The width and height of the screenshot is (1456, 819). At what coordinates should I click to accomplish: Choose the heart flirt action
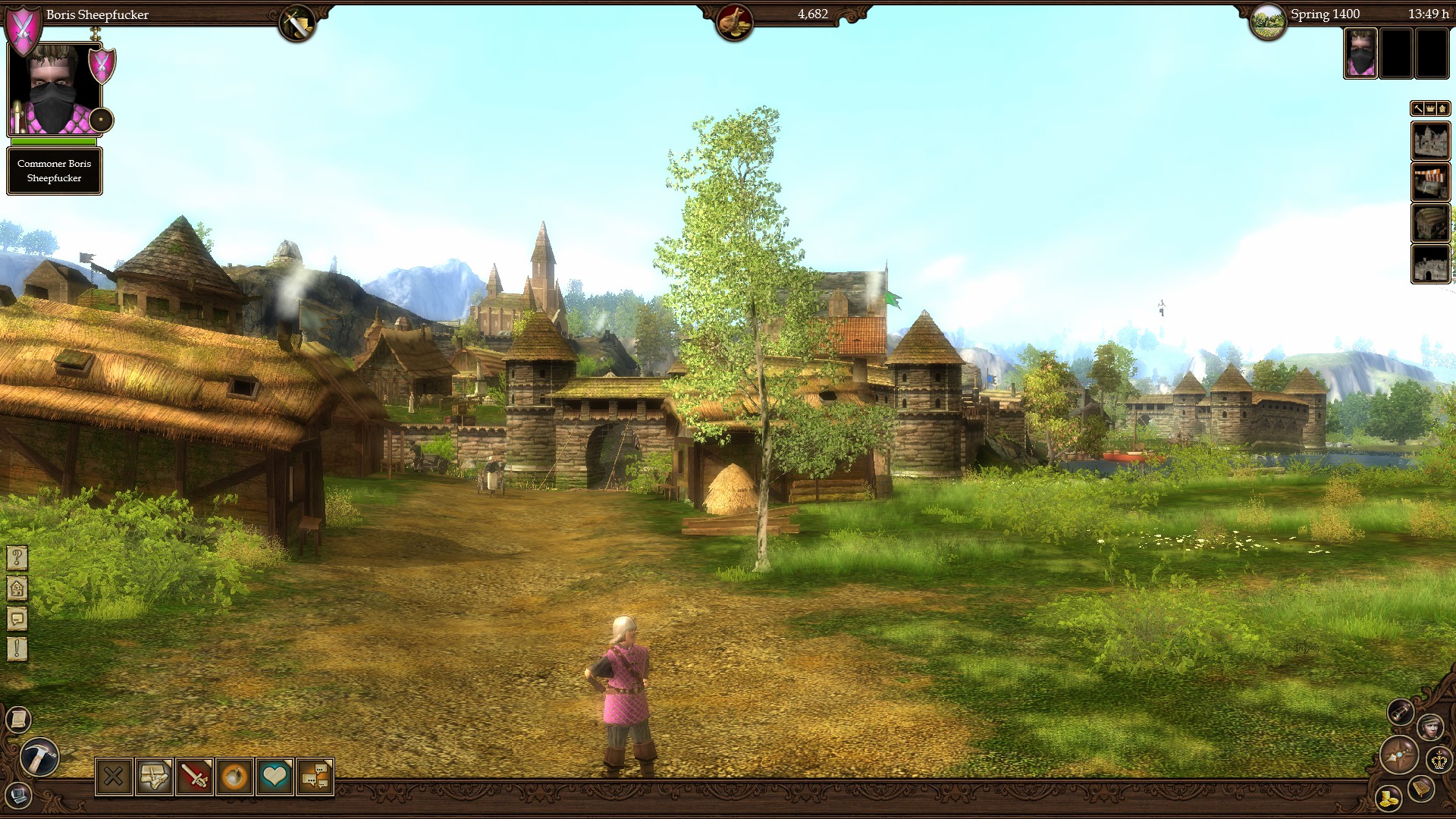[x=277, y=776]
